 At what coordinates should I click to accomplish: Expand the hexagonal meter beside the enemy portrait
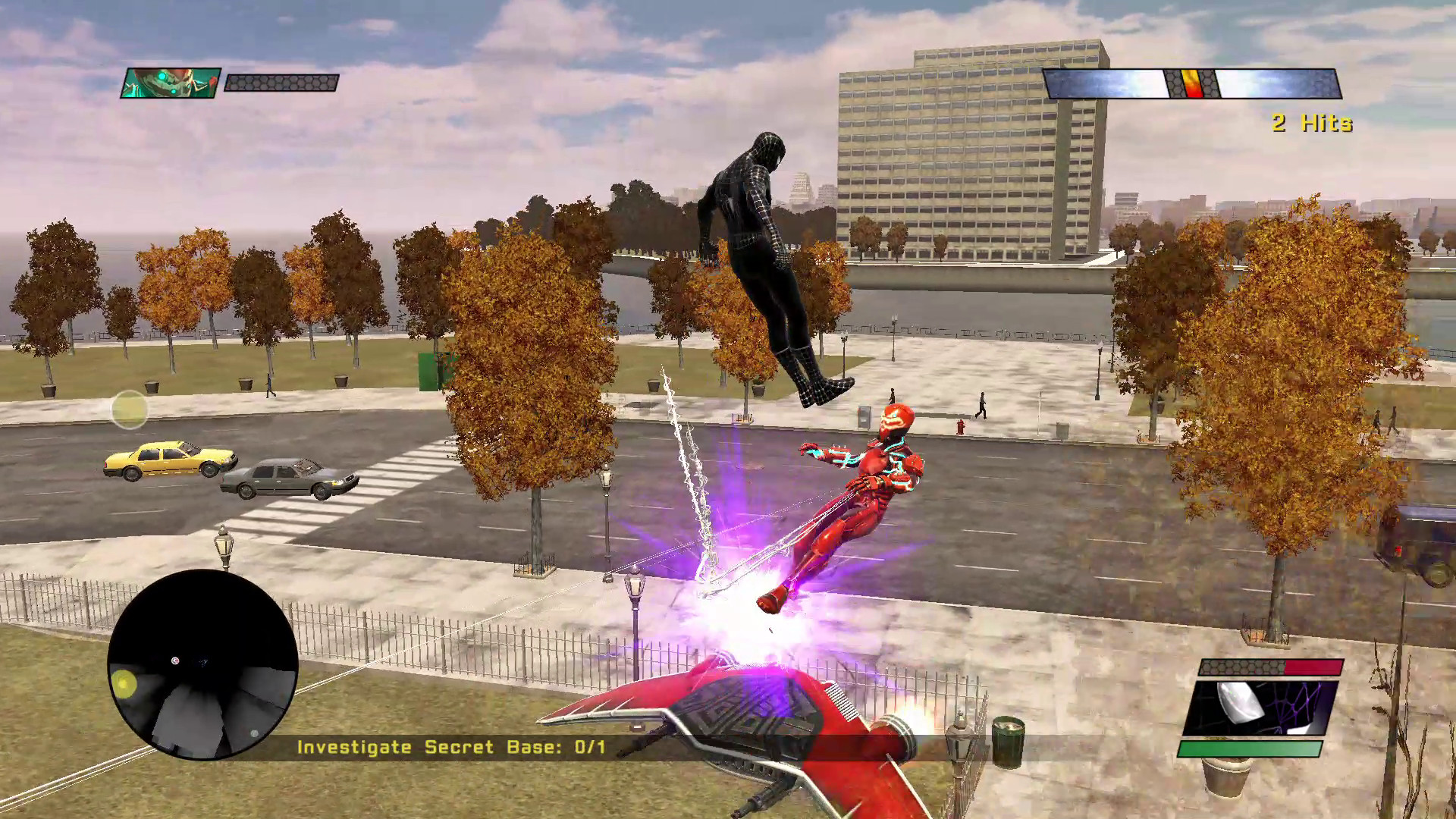click(x=281, y=83)
